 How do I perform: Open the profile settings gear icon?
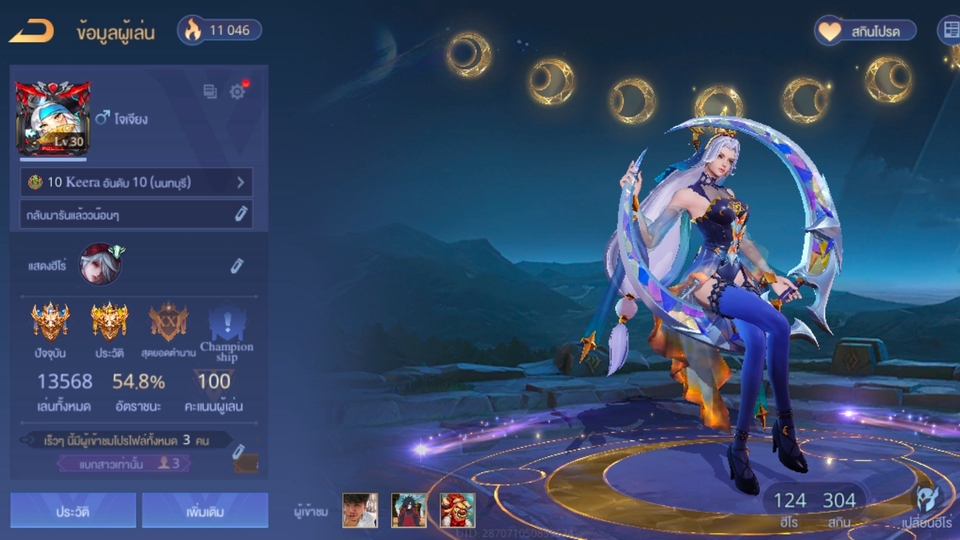pyautogui.click(x=237, y=92)
